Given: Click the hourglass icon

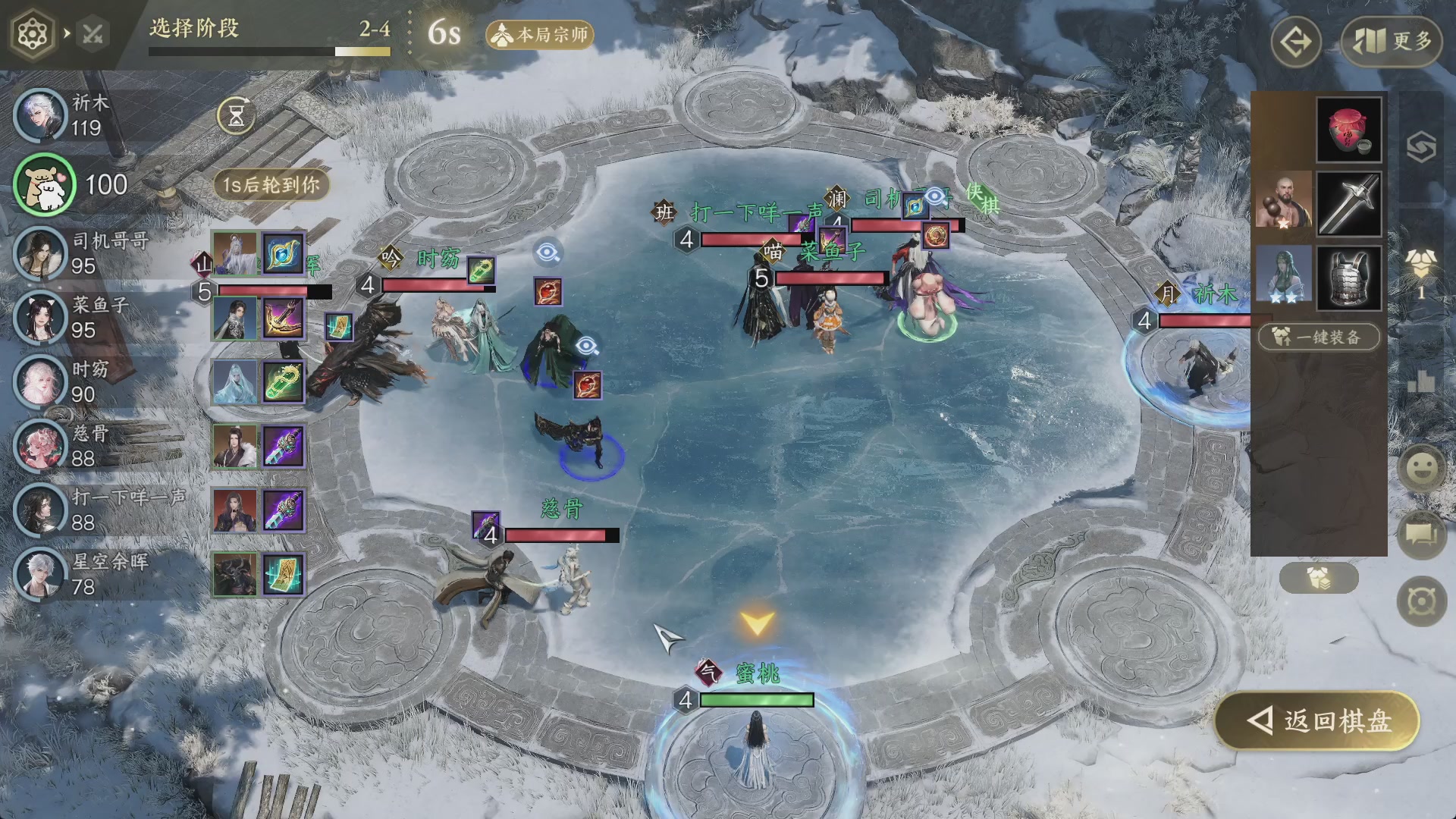Looking at the screenshot, I should [236, 116].
